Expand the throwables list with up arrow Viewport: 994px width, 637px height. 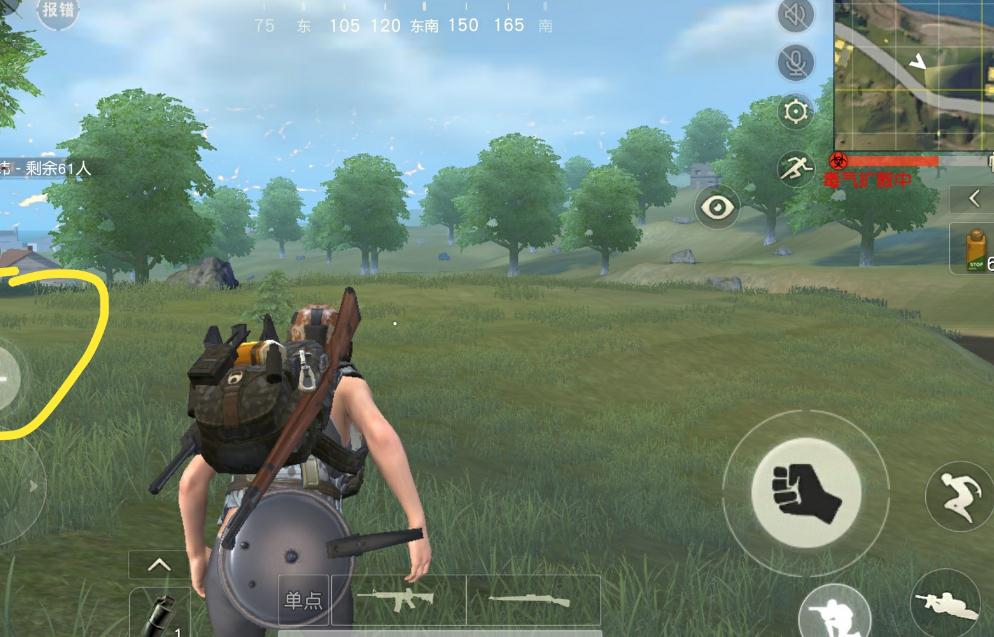click(159, 565)
